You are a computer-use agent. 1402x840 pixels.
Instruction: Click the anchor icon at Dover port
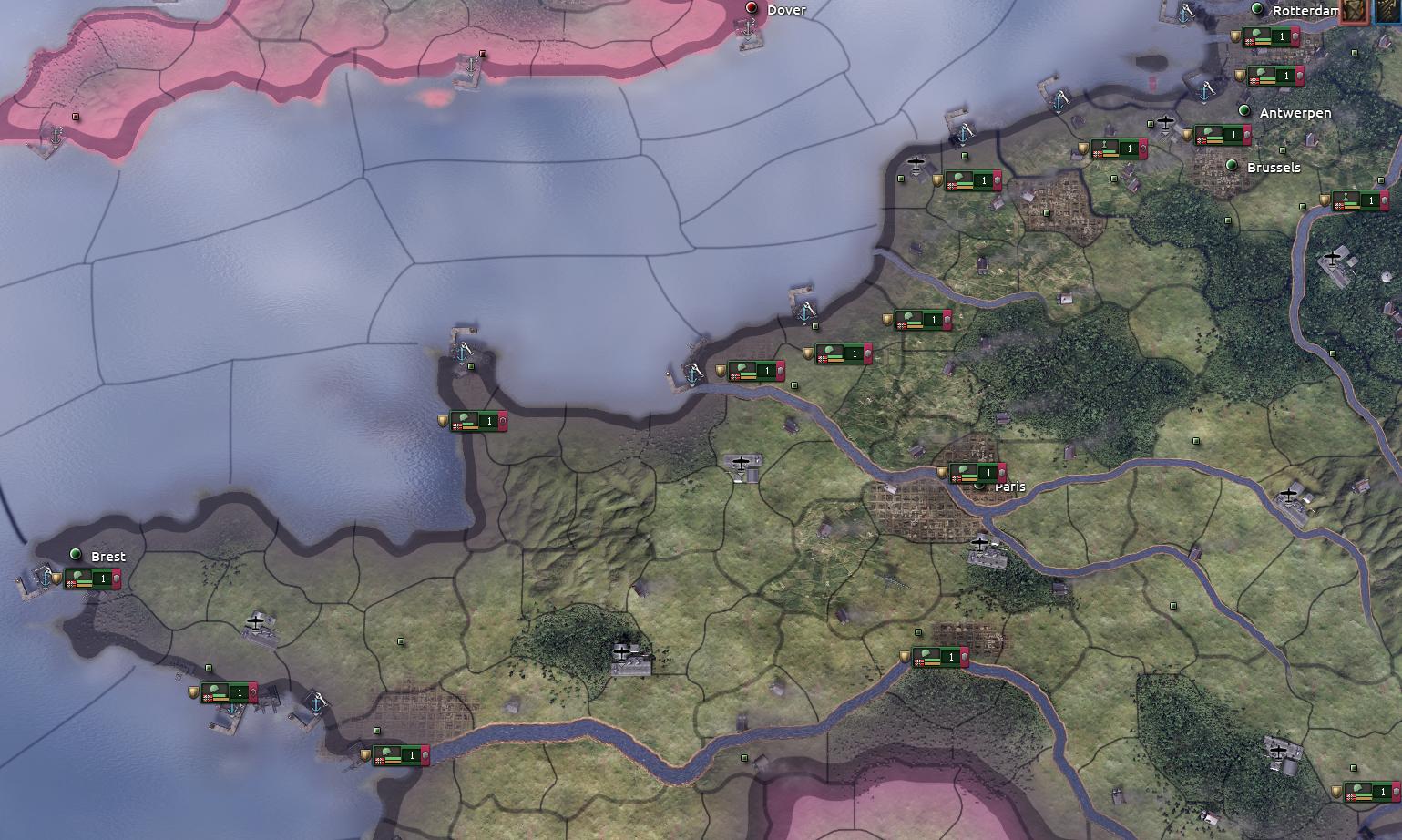[747, 26]
